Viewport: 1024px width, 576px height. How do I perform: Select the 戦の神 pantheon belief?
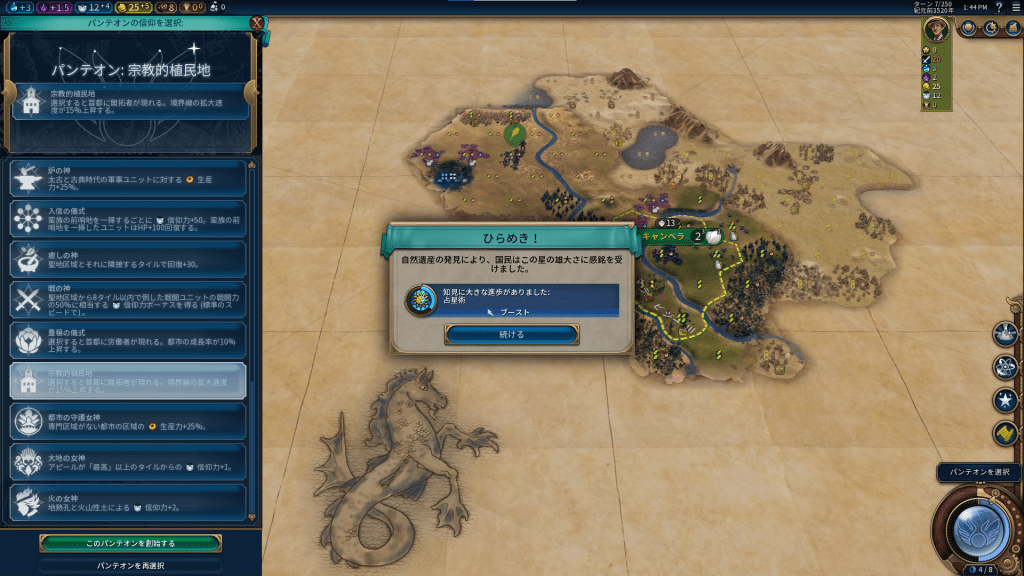128,300
